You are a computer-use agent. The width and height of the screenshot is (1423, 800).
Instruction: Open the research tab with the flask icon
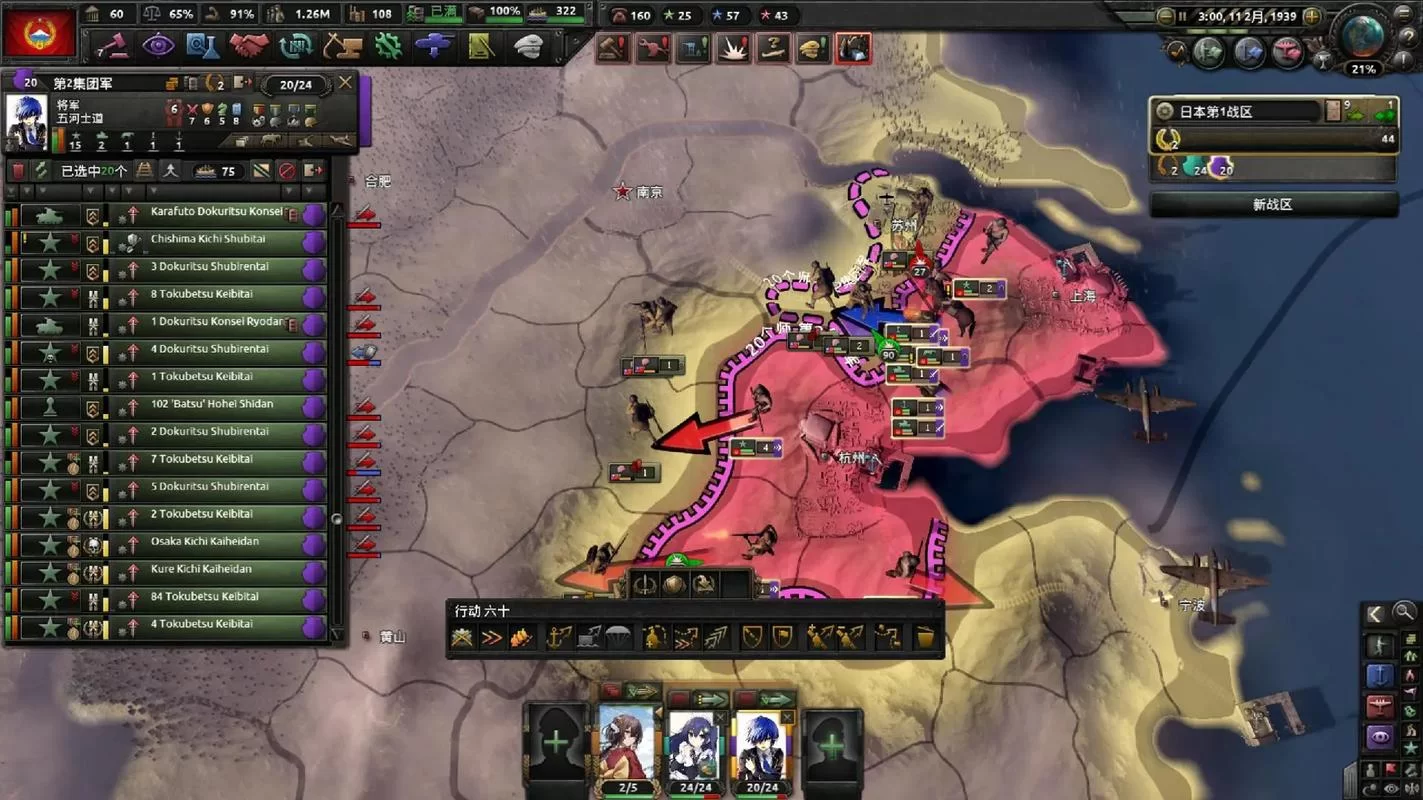coord(203,46)
